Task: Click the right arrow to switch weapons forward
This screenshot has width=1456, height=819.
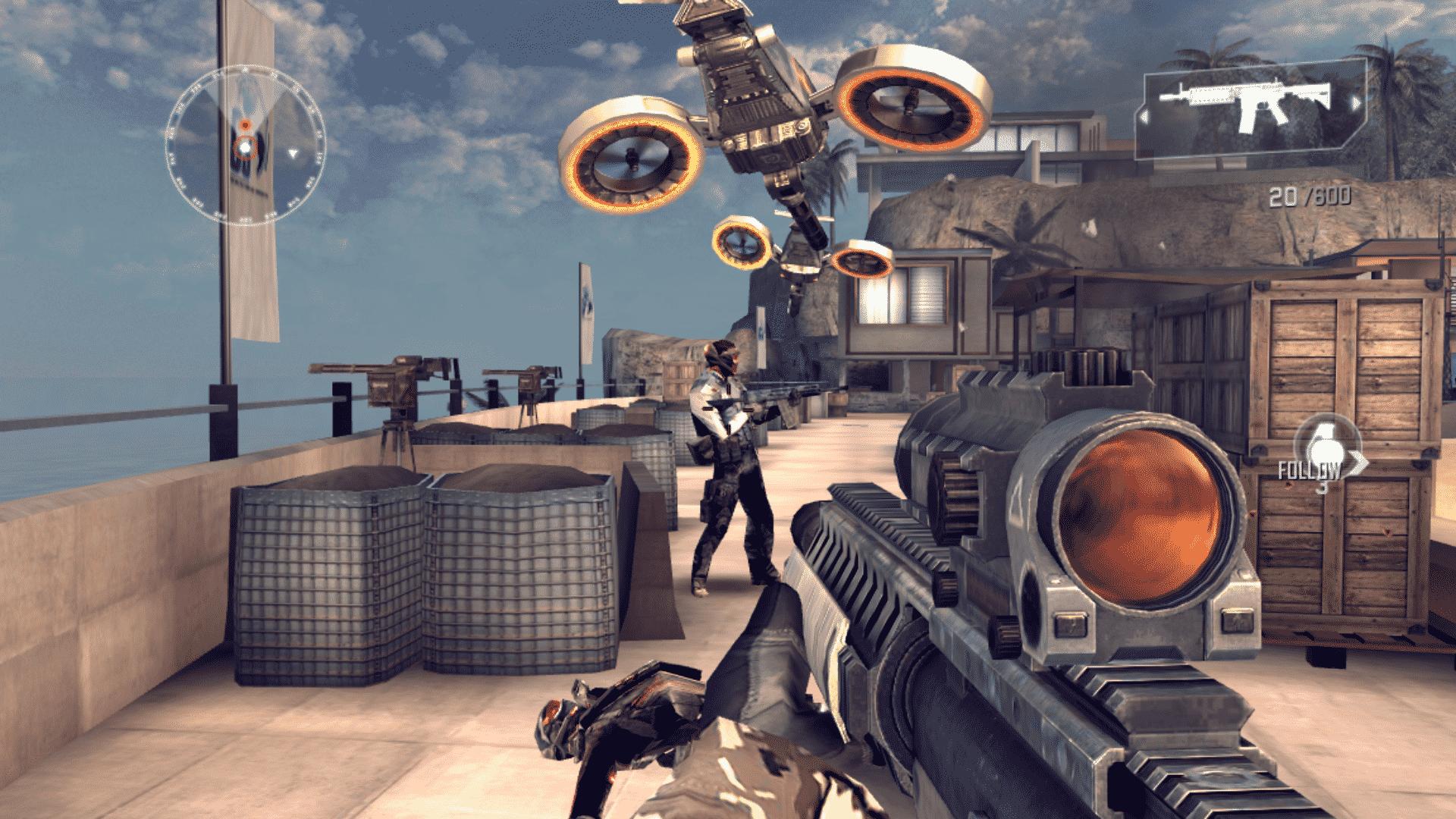Action: tap(1357, 102)
